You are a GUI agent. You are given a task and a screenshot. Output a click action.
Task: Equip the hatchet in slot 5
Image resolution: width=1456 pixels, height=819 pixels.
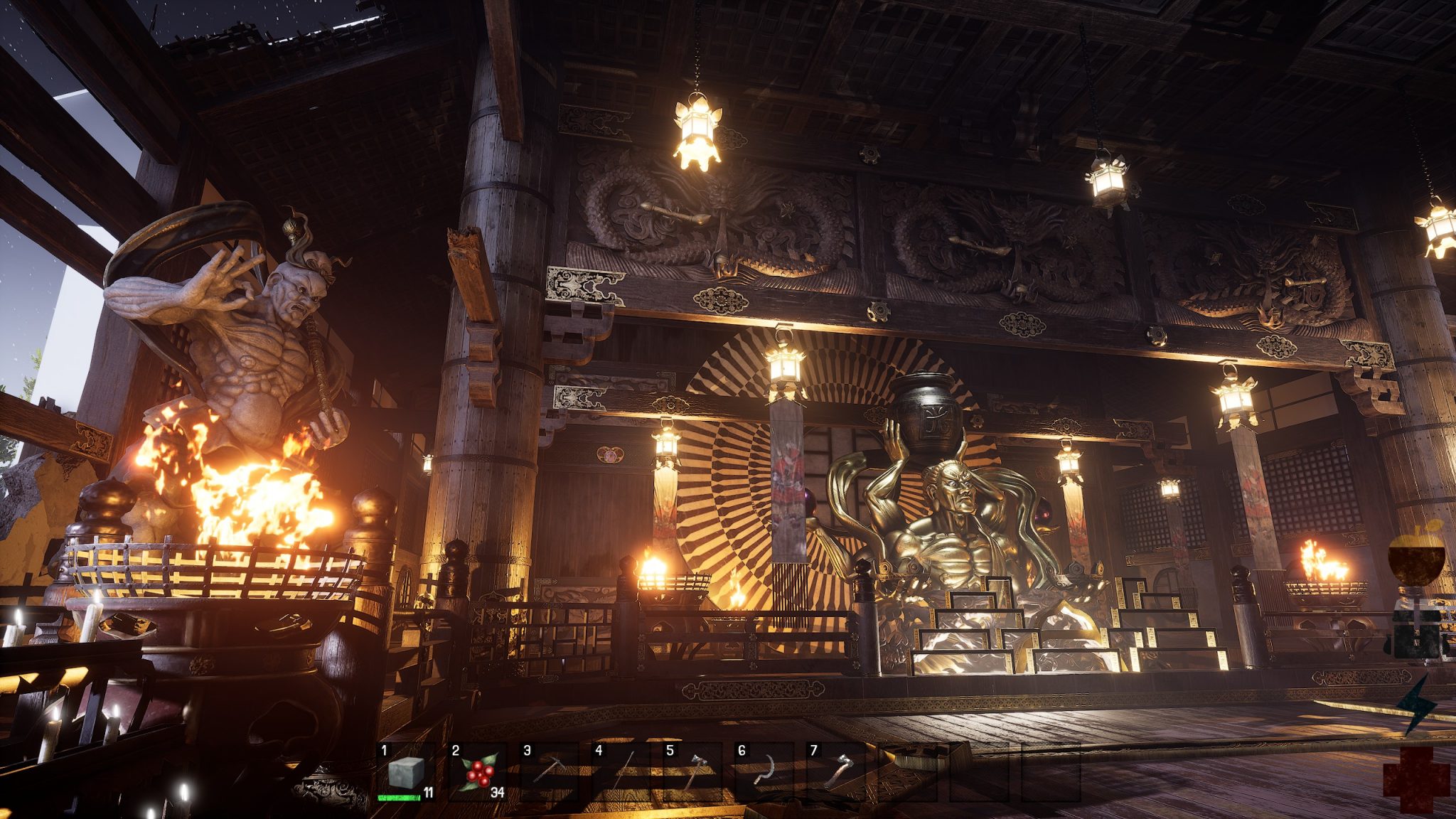coord(692,772)
